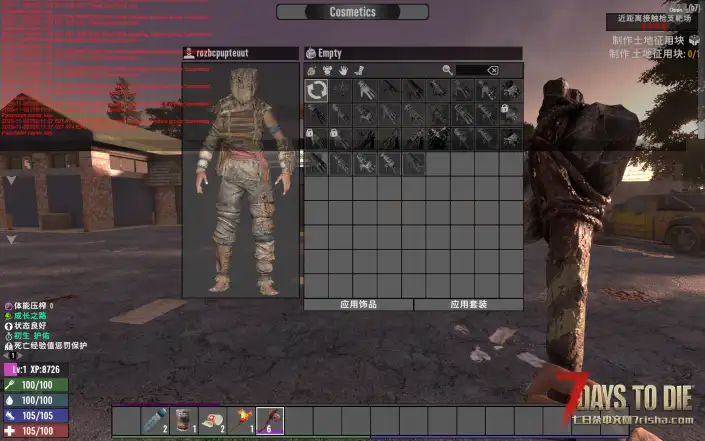Select the reset arrows cosmetic slot
The height and width of the screenshot is (441, 705).
tap(316, 90)
